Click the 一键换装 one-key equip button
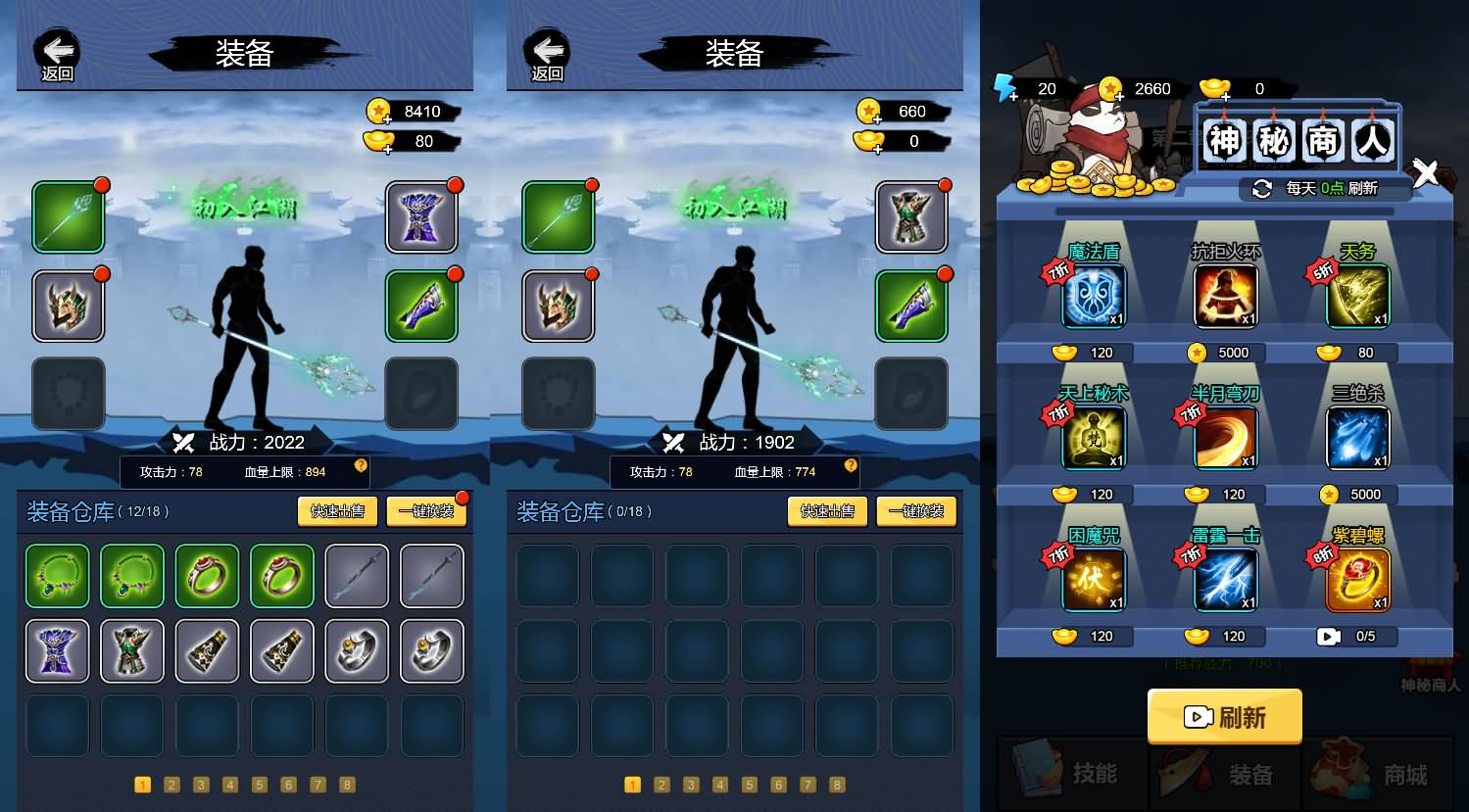This screenshot has height=812, width=1469. [x=426, y=510]
